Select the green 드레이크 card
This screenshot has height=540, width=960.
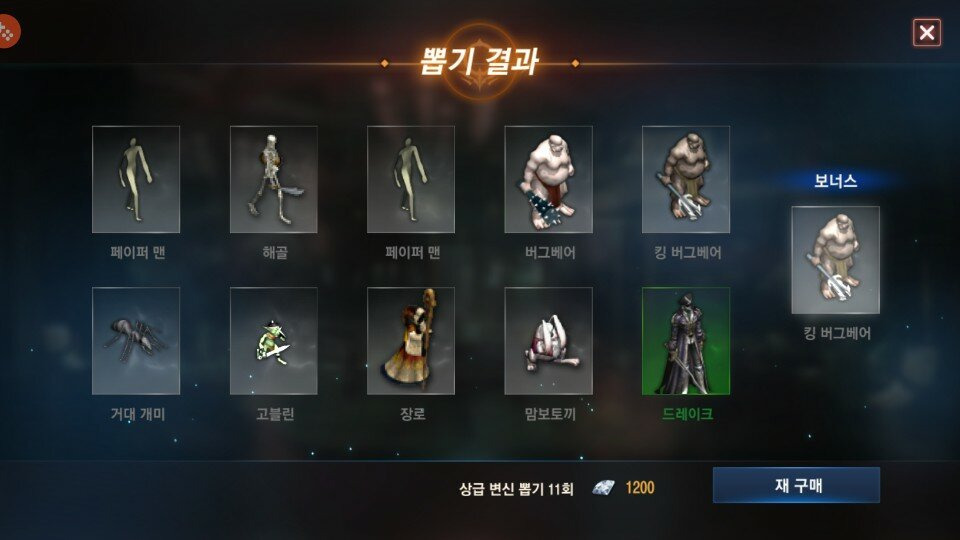click(686, 341)
